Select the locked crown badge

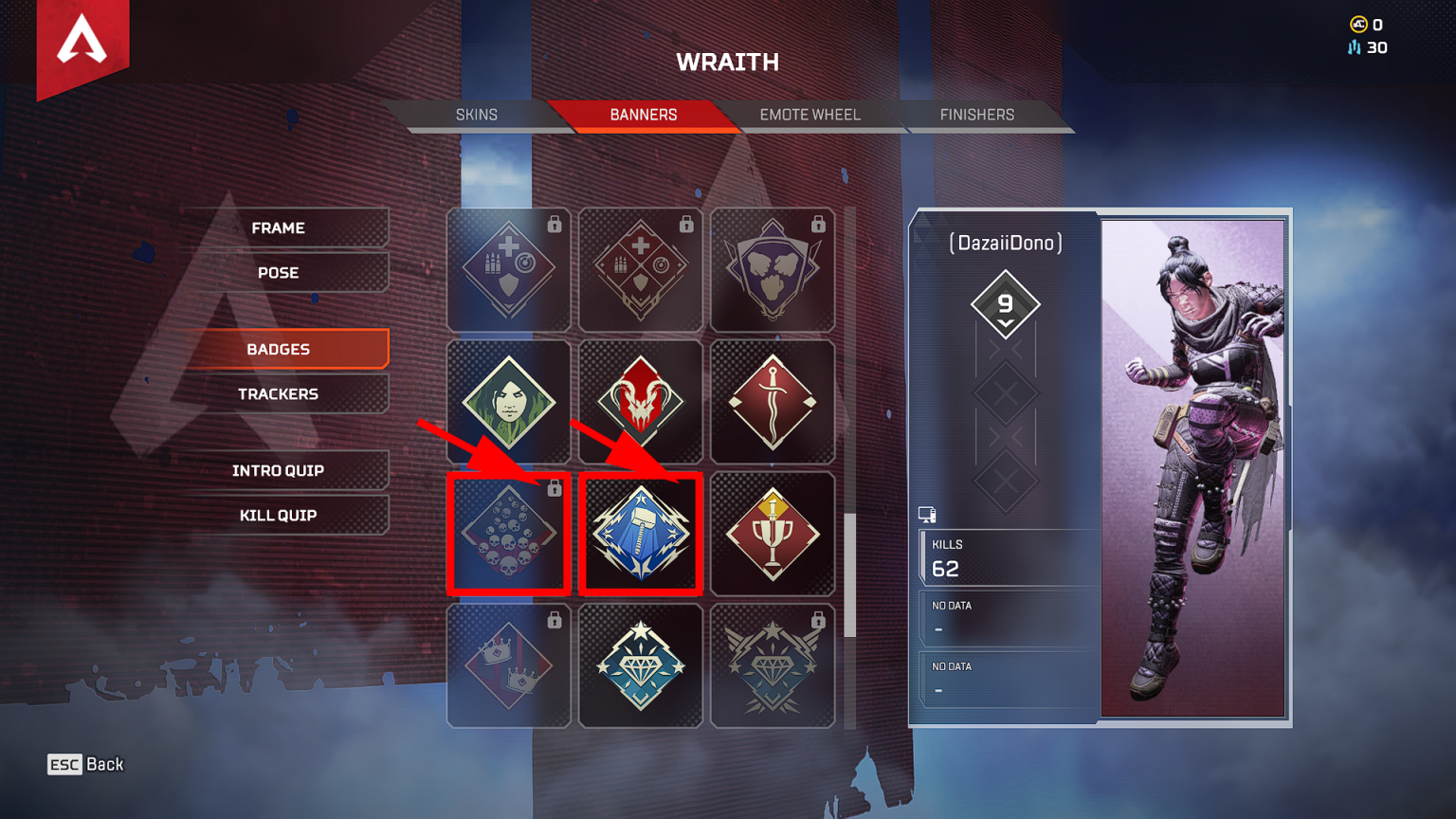tap(508, 664)
